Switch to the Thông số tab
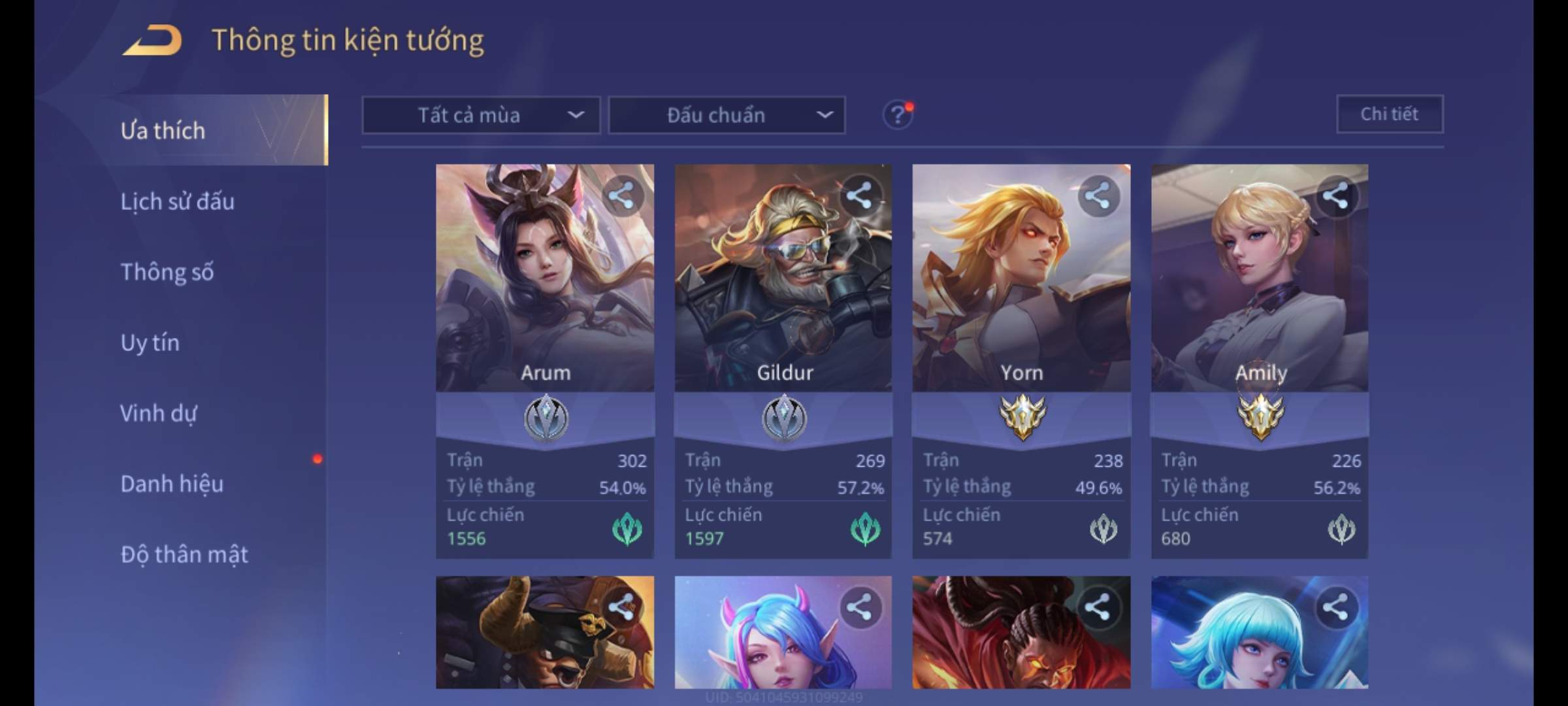 point(167,271)
